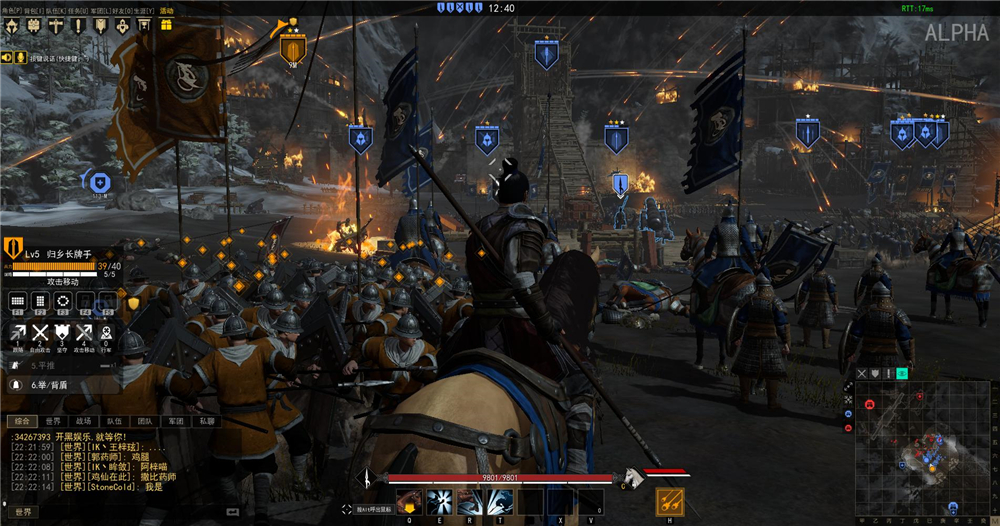Image resolution: width=1000 pixels, height=526 pixels.
Task: Switch to the 队伍 chat tab
Action: point(114,422)
